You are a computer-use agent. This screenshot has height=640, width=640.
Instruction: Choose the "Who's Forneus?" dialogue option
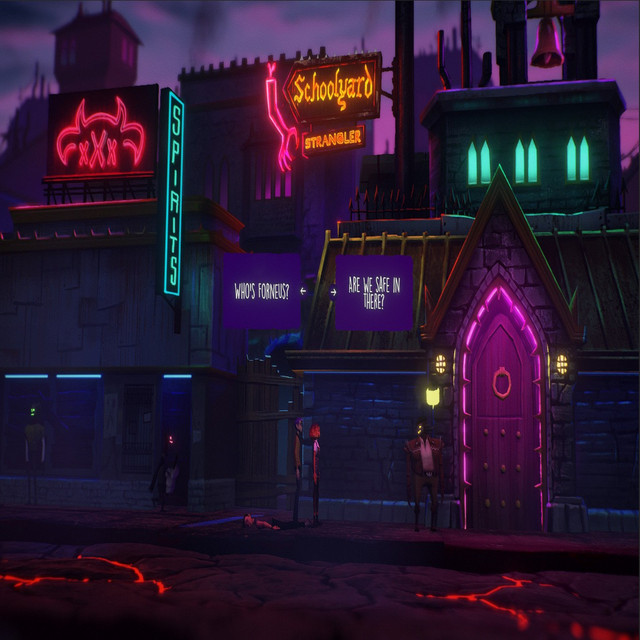(261, 291)
